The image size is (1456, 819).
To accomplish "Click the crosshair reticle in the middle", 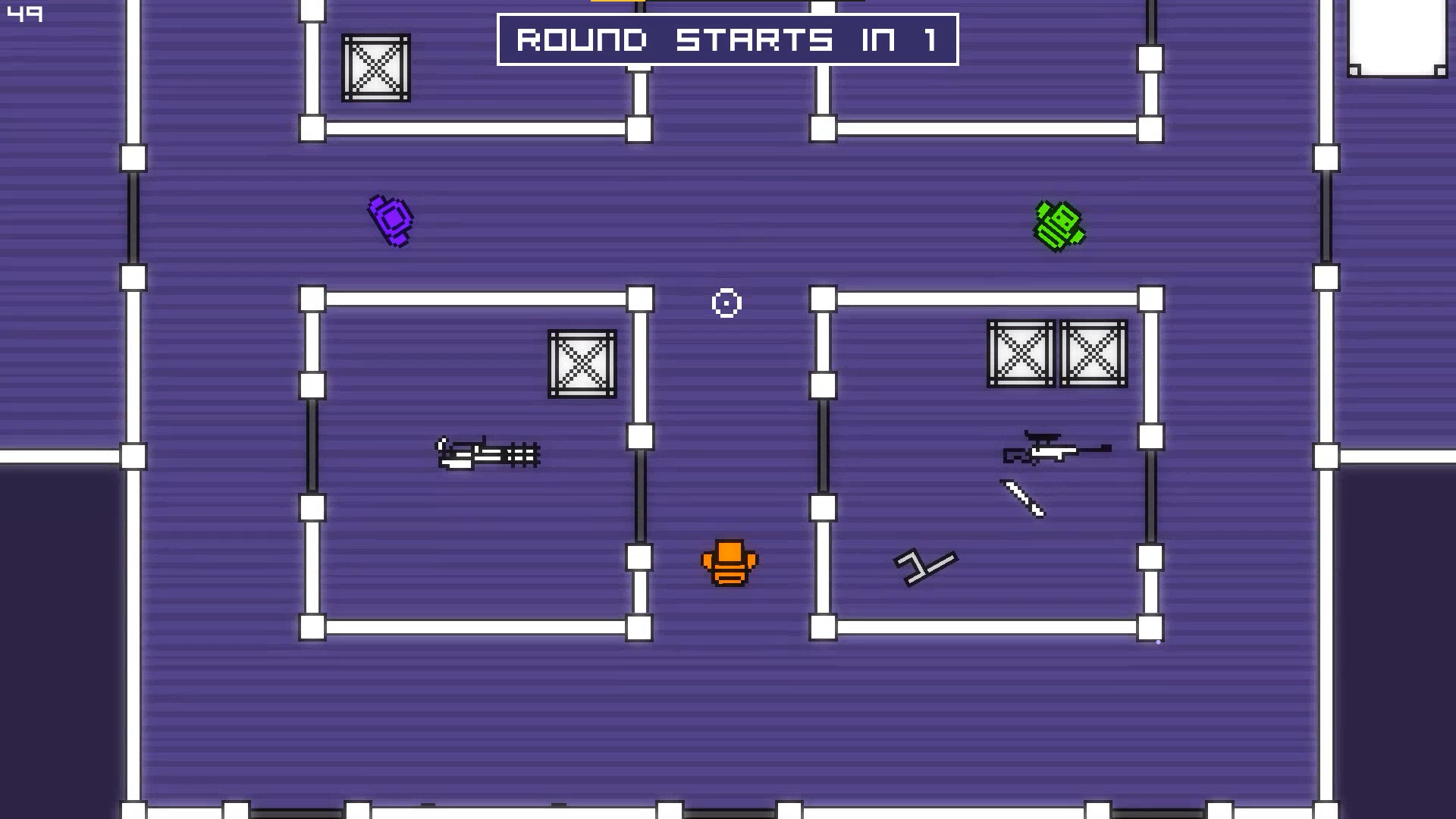I will 726,303.
